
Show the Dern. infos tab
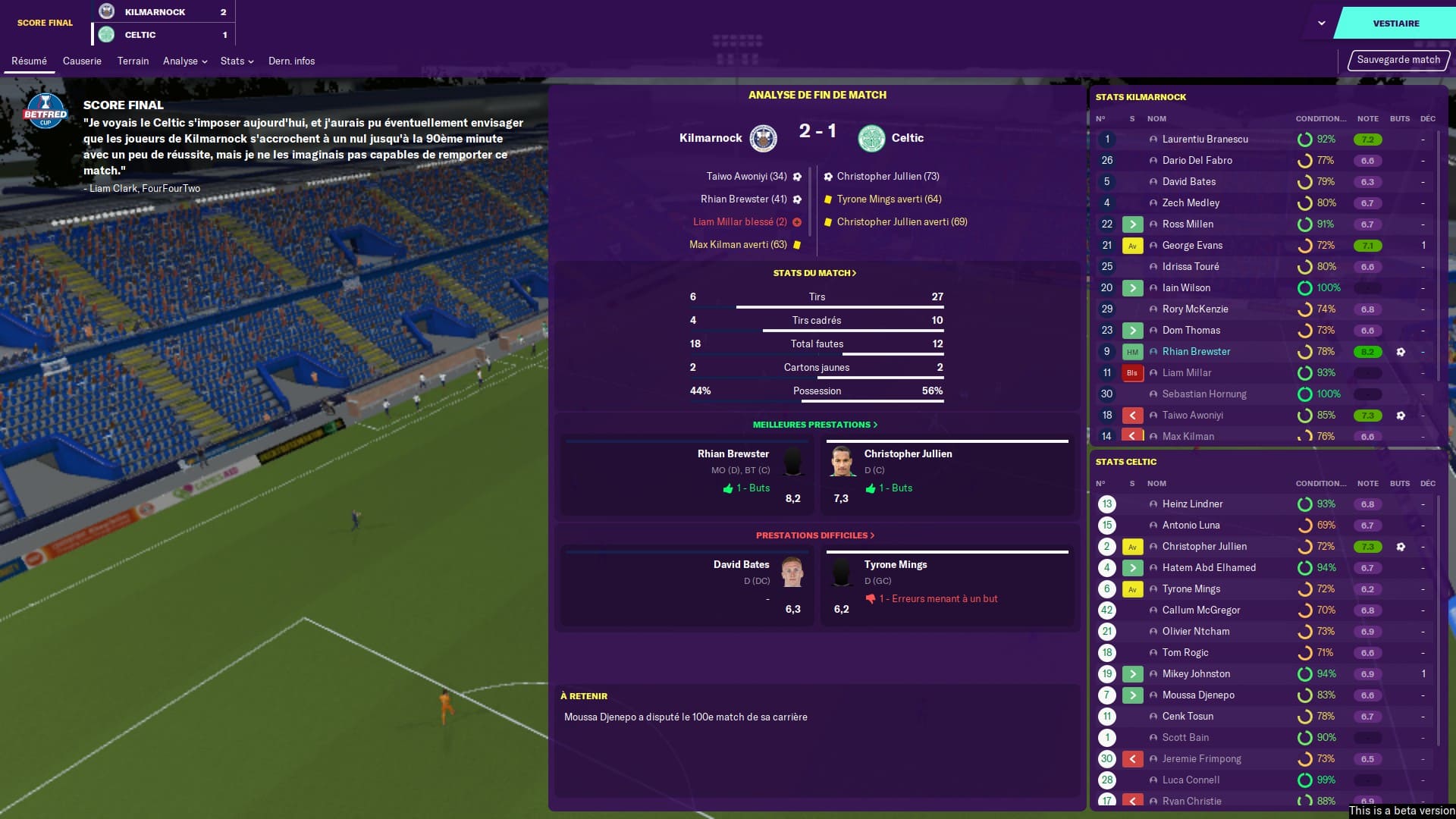[x=291, y=61]
